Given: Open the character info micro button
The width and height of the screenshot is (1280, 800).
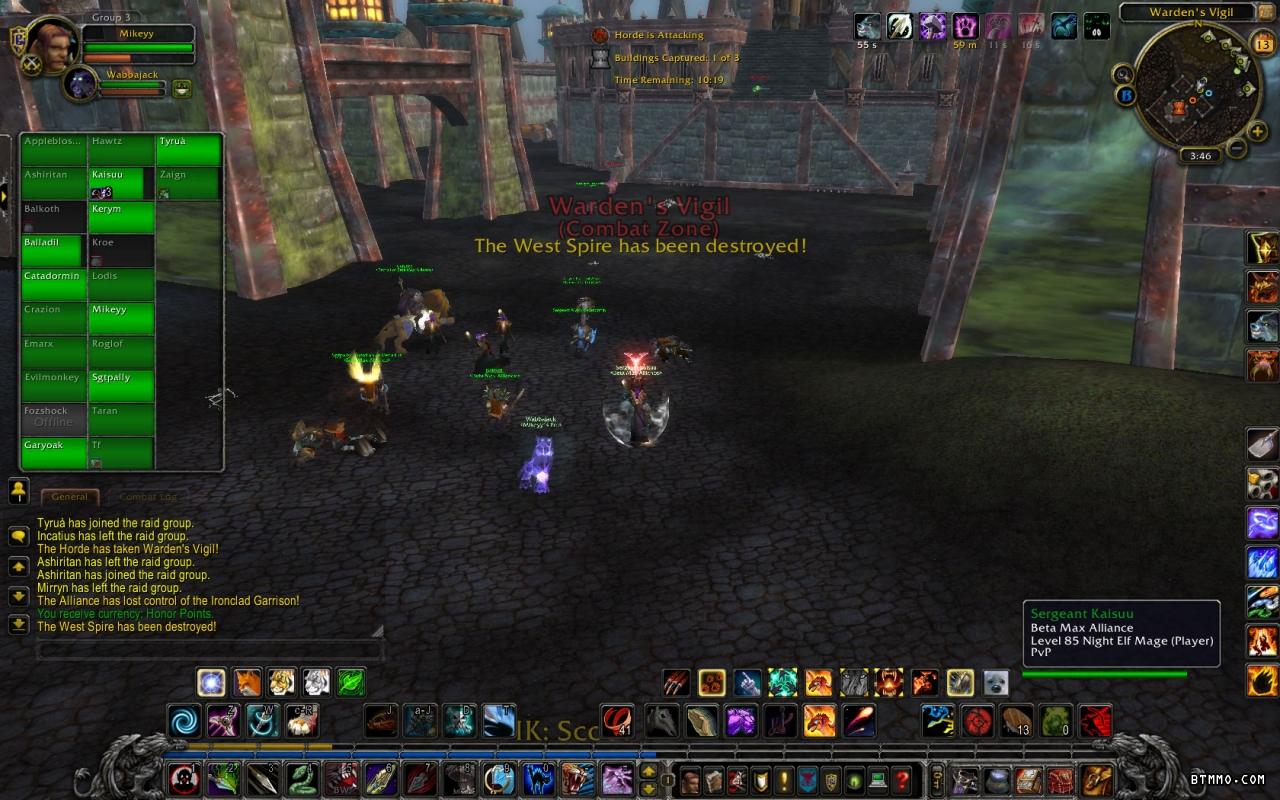Looking at the screenshot, I should pyautogui.click(x=690, y=779).
